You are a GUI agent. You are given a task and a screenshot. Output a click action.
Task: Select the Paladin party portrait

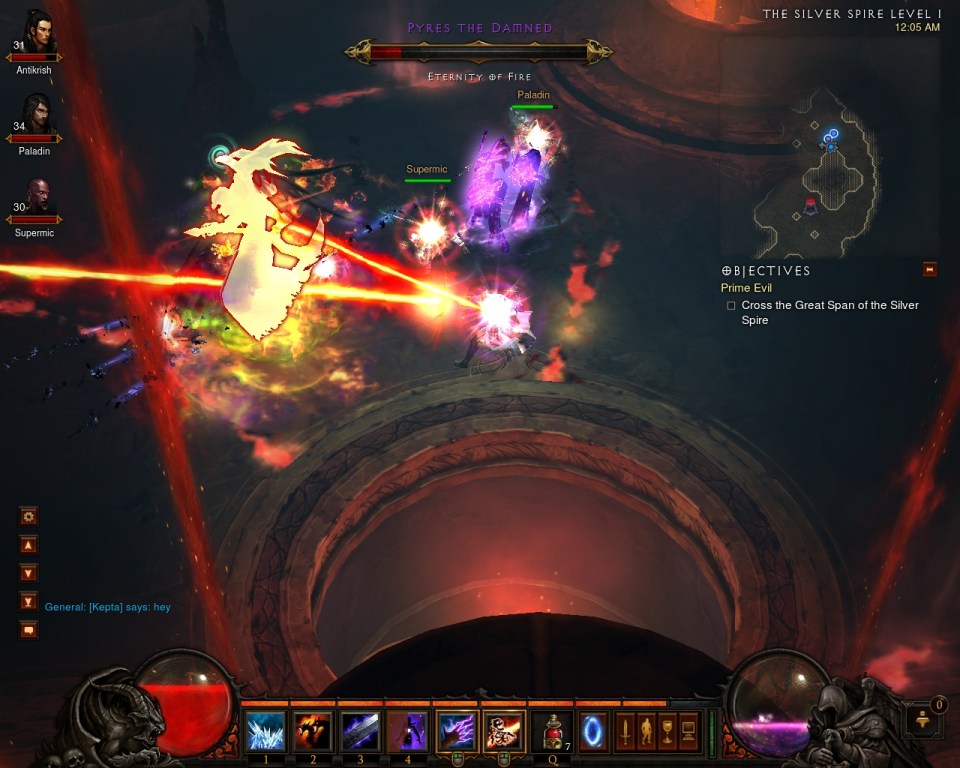click(x=34, y=117)
